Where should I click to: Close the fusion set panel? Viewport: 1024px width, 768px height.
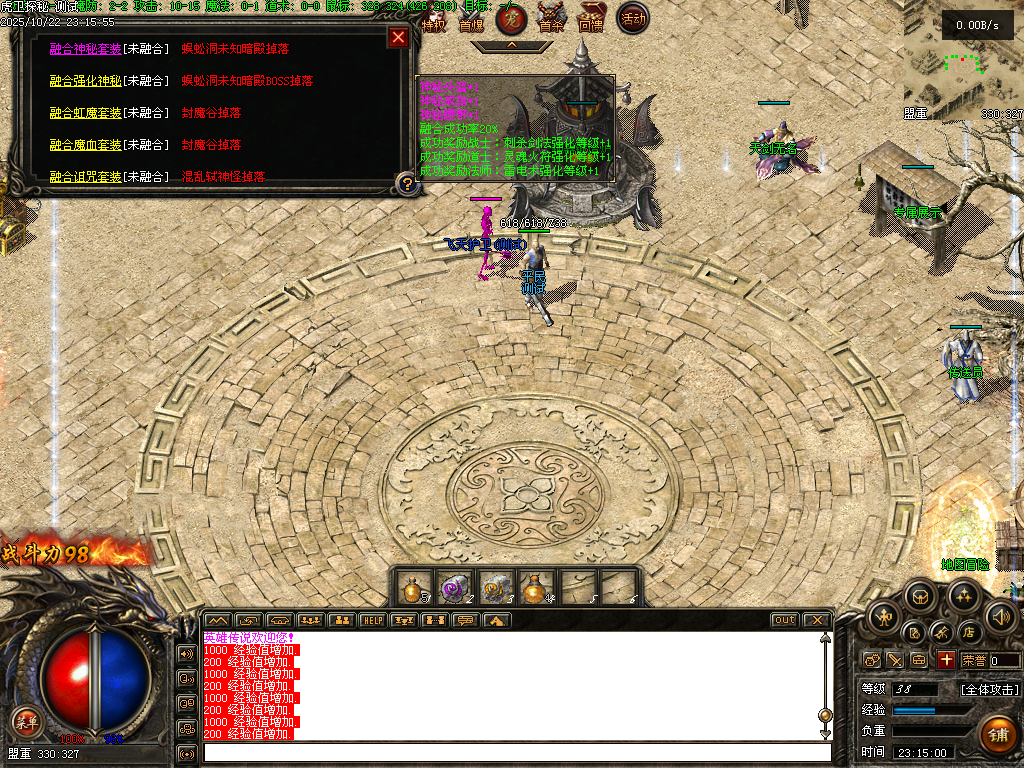coord(398,38)
